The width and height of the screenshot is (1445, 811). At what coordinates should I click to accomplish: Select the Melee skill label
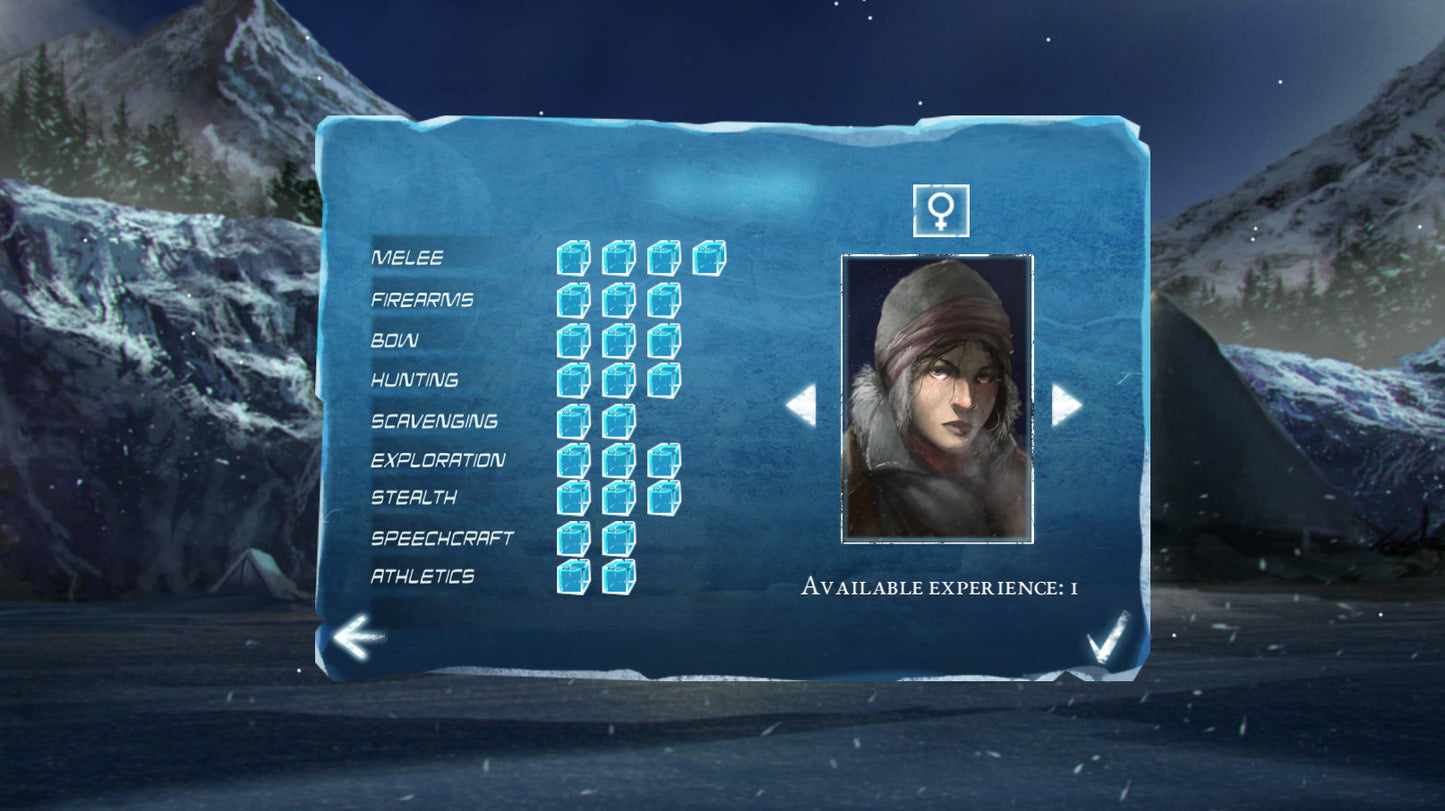[x=408, y=257]
